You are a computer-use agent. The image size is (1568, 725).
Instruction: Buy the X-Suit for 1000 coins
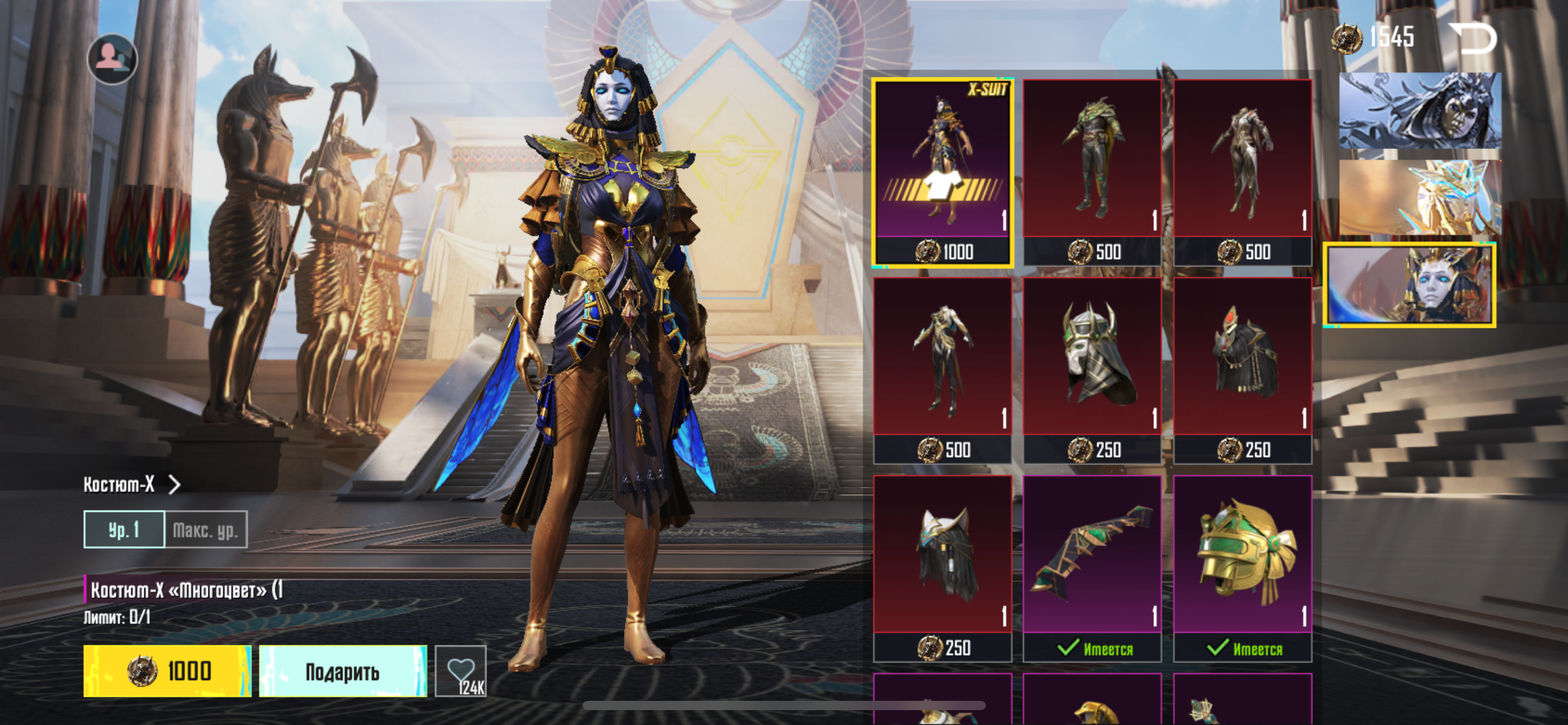click(167, 671)
